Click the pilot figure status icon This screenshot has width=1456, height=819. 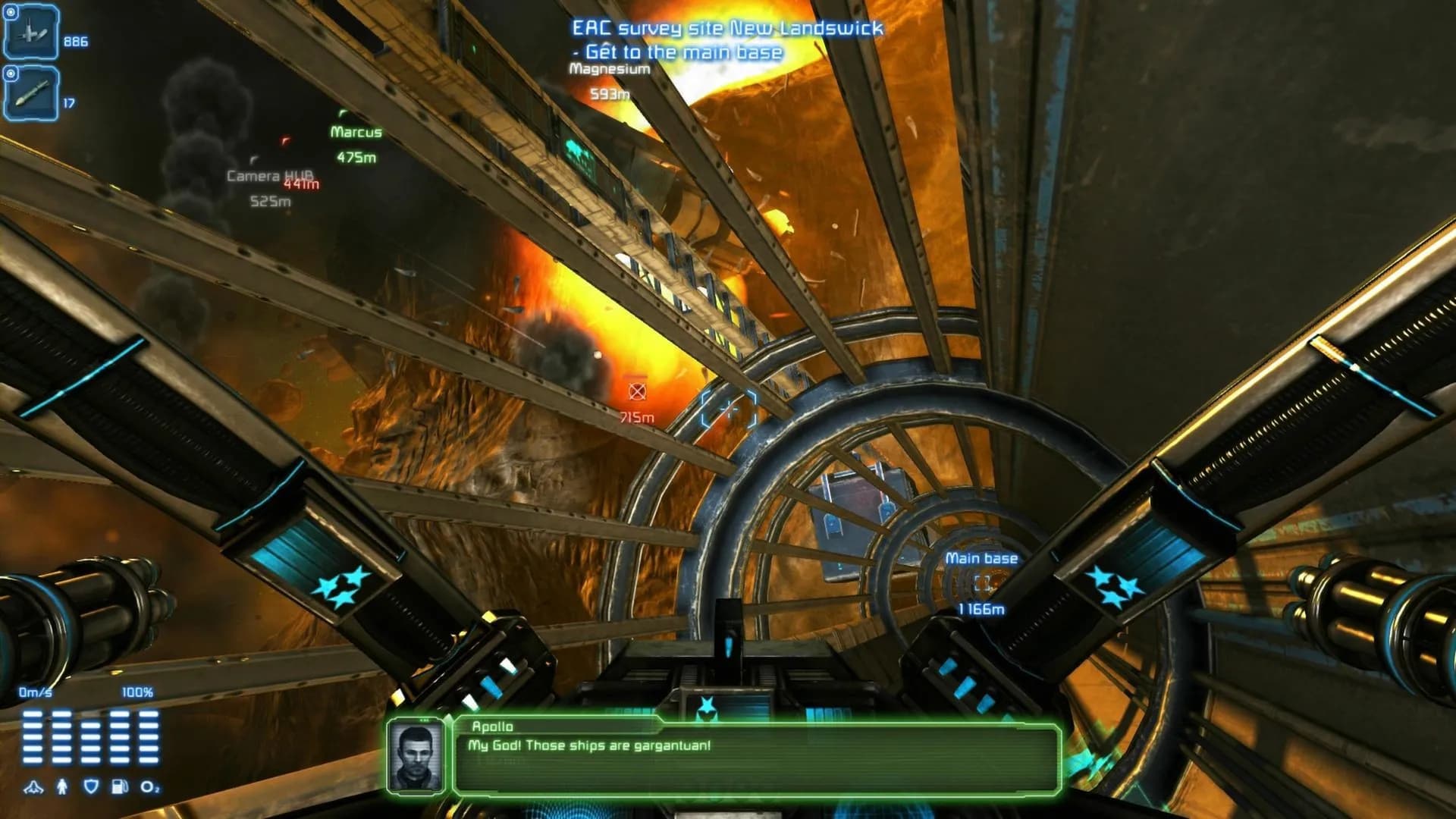click(62, 786)
